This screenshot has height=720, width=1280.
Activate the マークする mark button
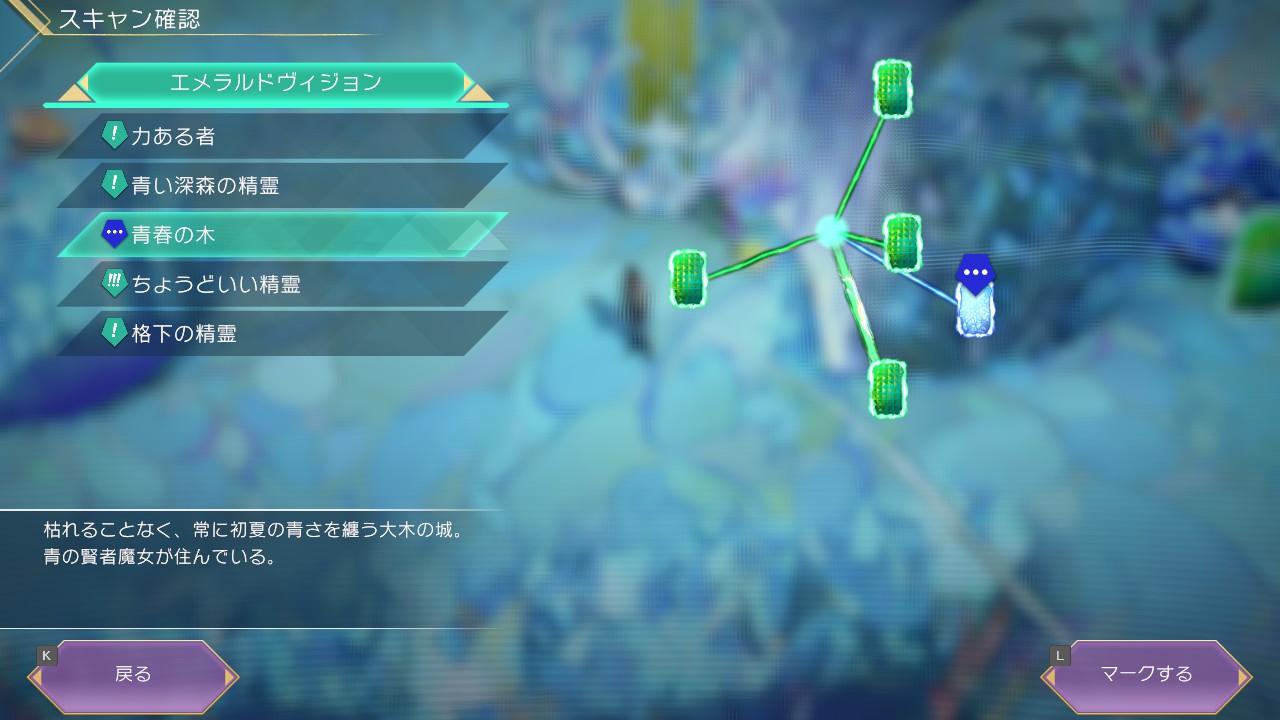coord(1146,674)
